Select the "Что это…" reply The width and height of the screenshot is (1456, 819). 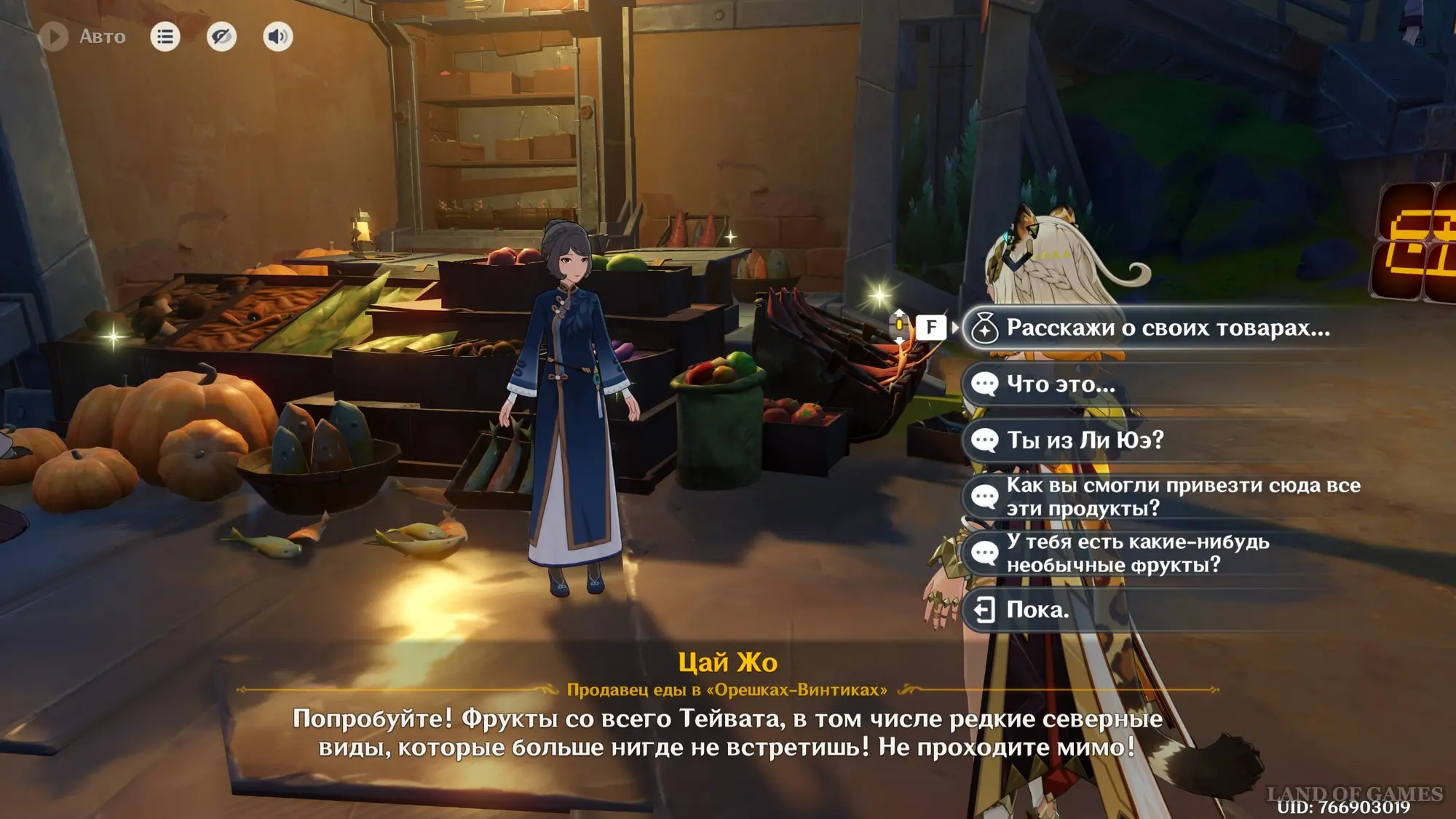tap(1060, 384)
